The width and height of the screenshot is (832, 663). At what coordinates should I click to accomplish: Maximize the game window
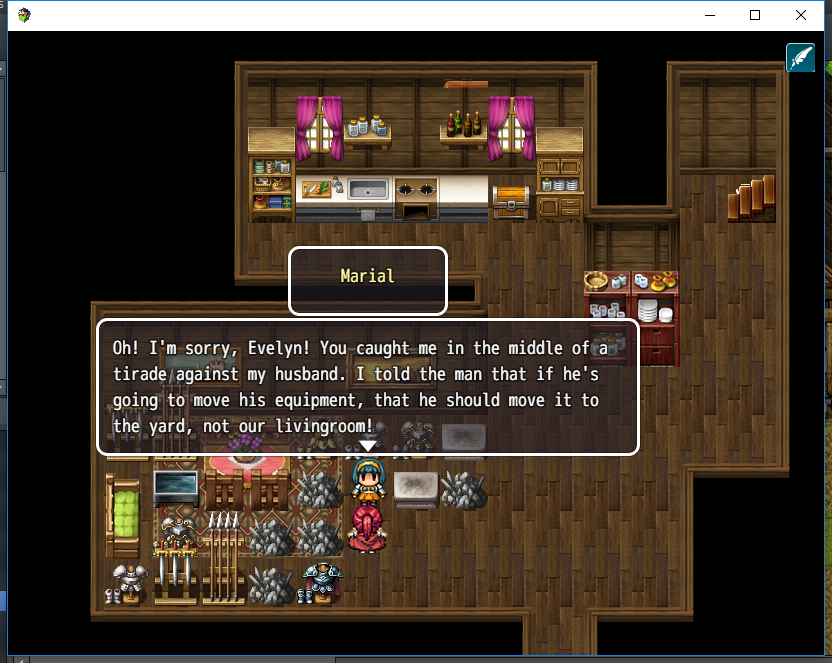pos(755,15)
